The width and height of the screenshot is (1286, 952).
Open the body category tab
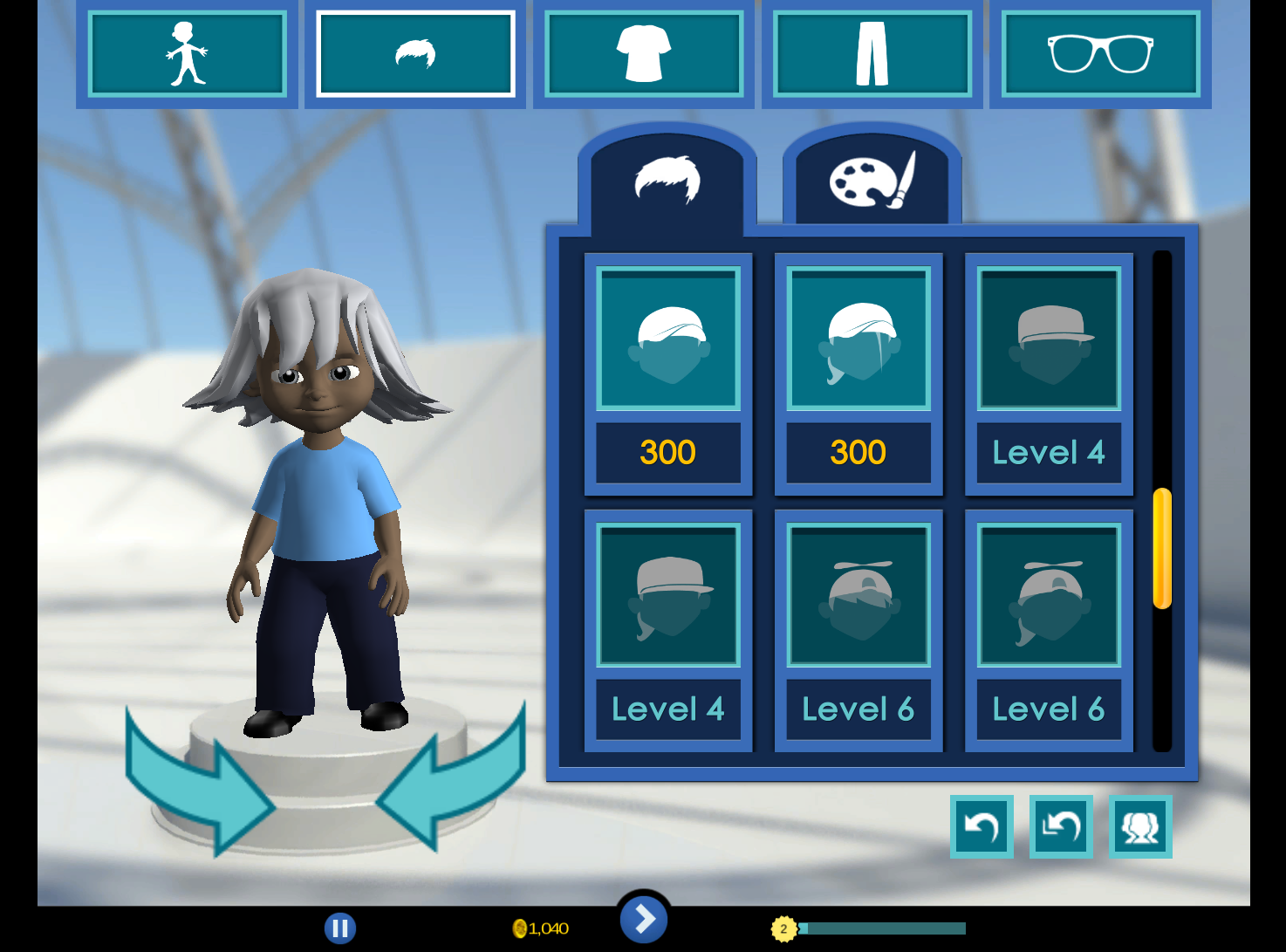[187, 54]
